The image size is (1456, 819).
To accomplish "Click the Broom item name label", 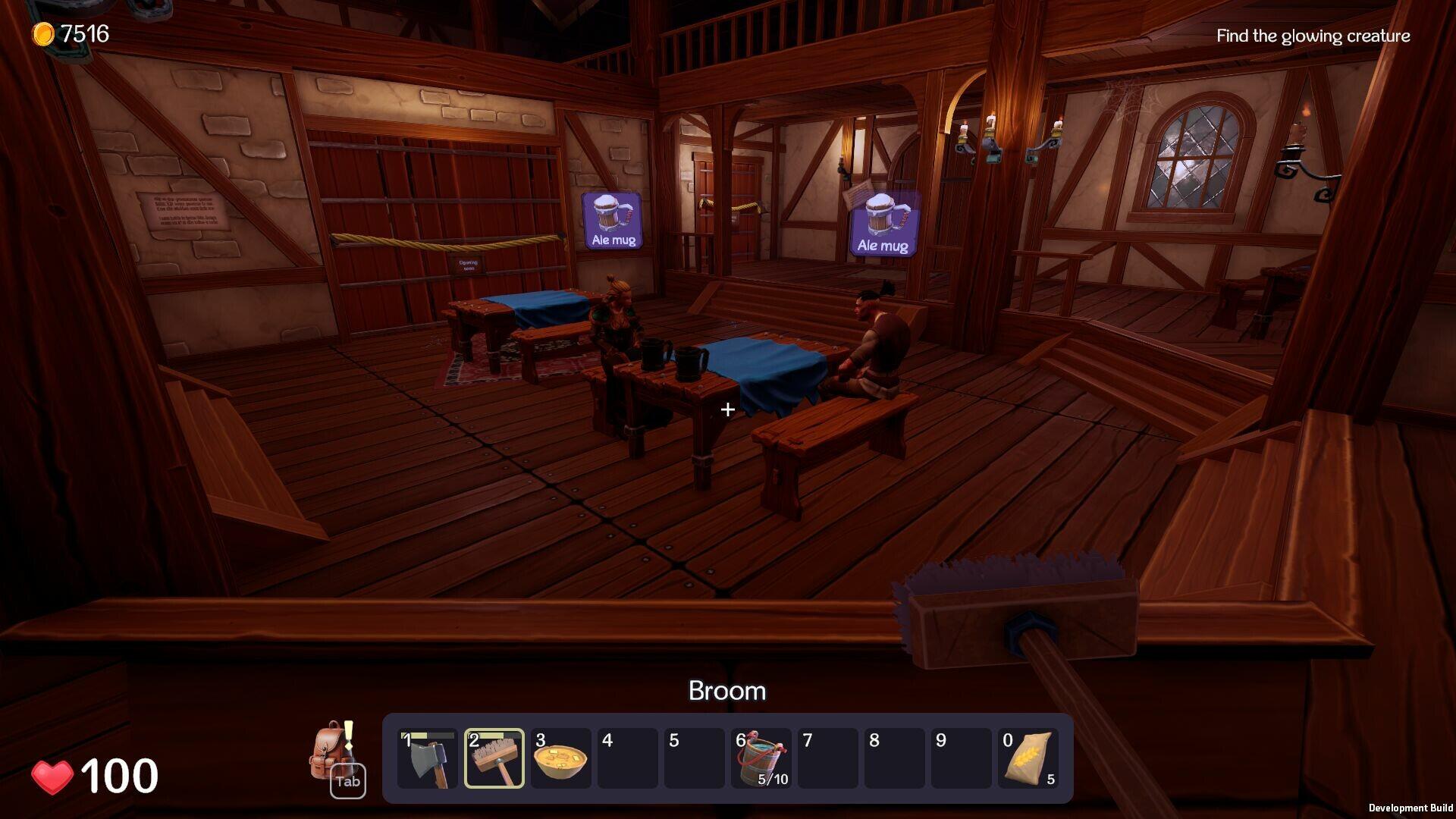I will pos(727,691).
